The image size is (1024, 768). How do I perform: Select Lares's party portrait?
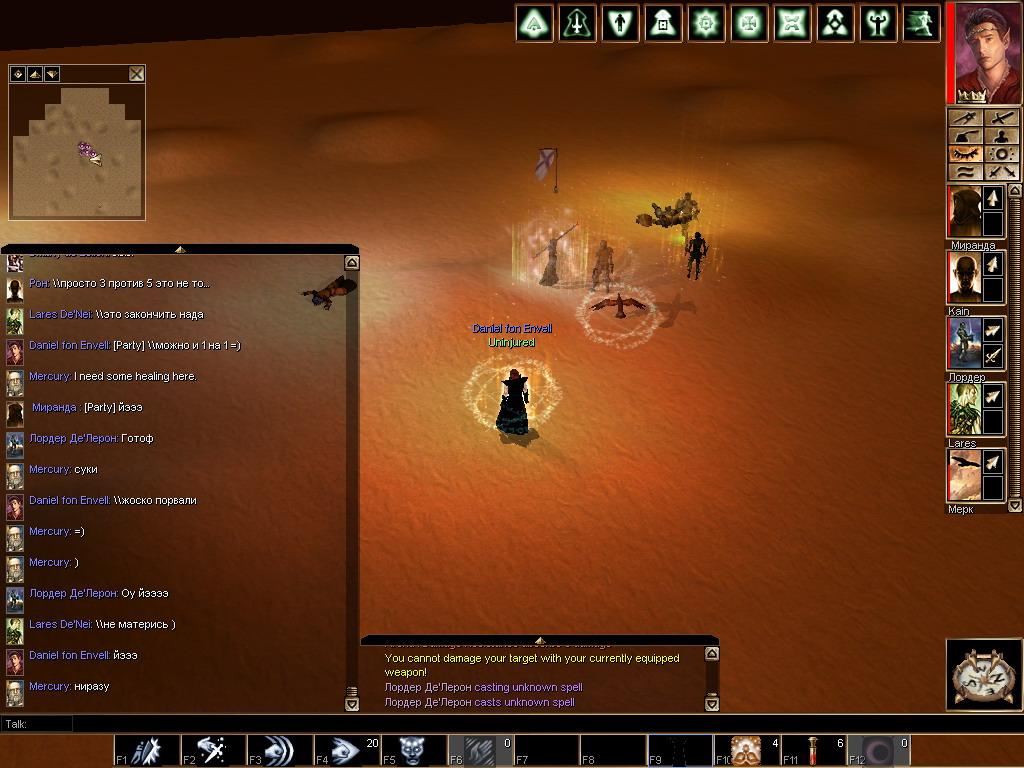(965, 409)
